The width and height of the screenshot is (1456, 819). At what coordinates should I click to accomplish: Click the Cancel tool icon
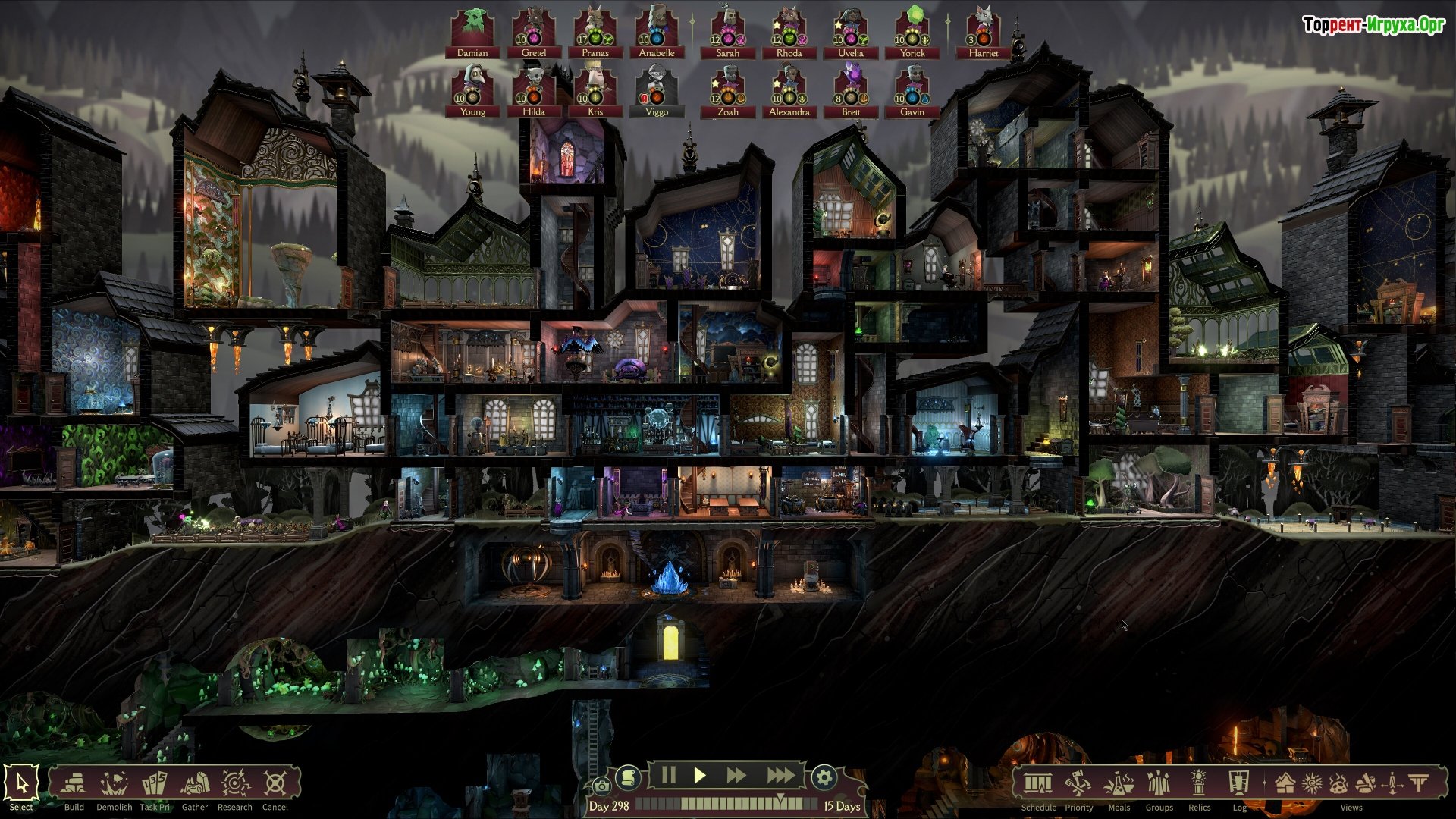275,783
